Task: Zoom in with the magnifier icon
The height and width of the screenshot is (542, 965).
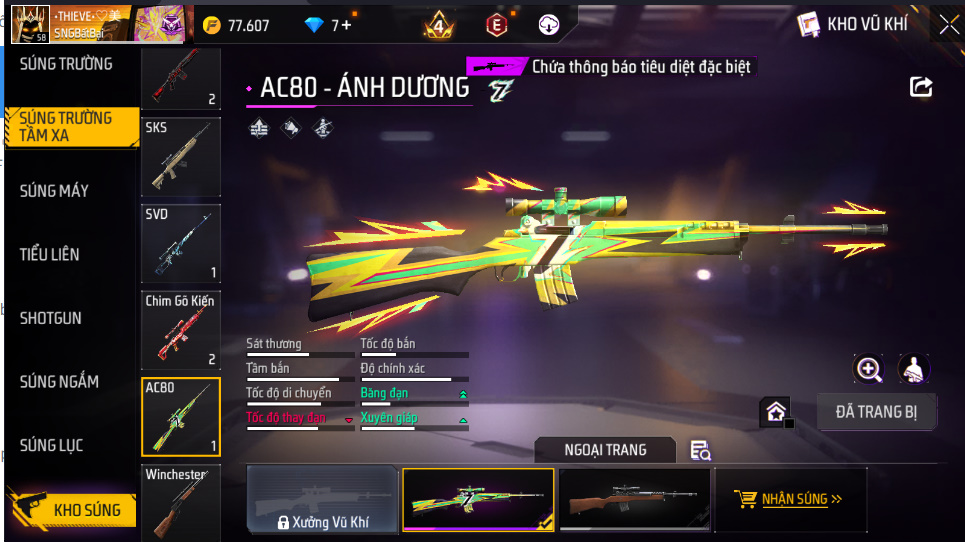Action: tap(869, 369)
